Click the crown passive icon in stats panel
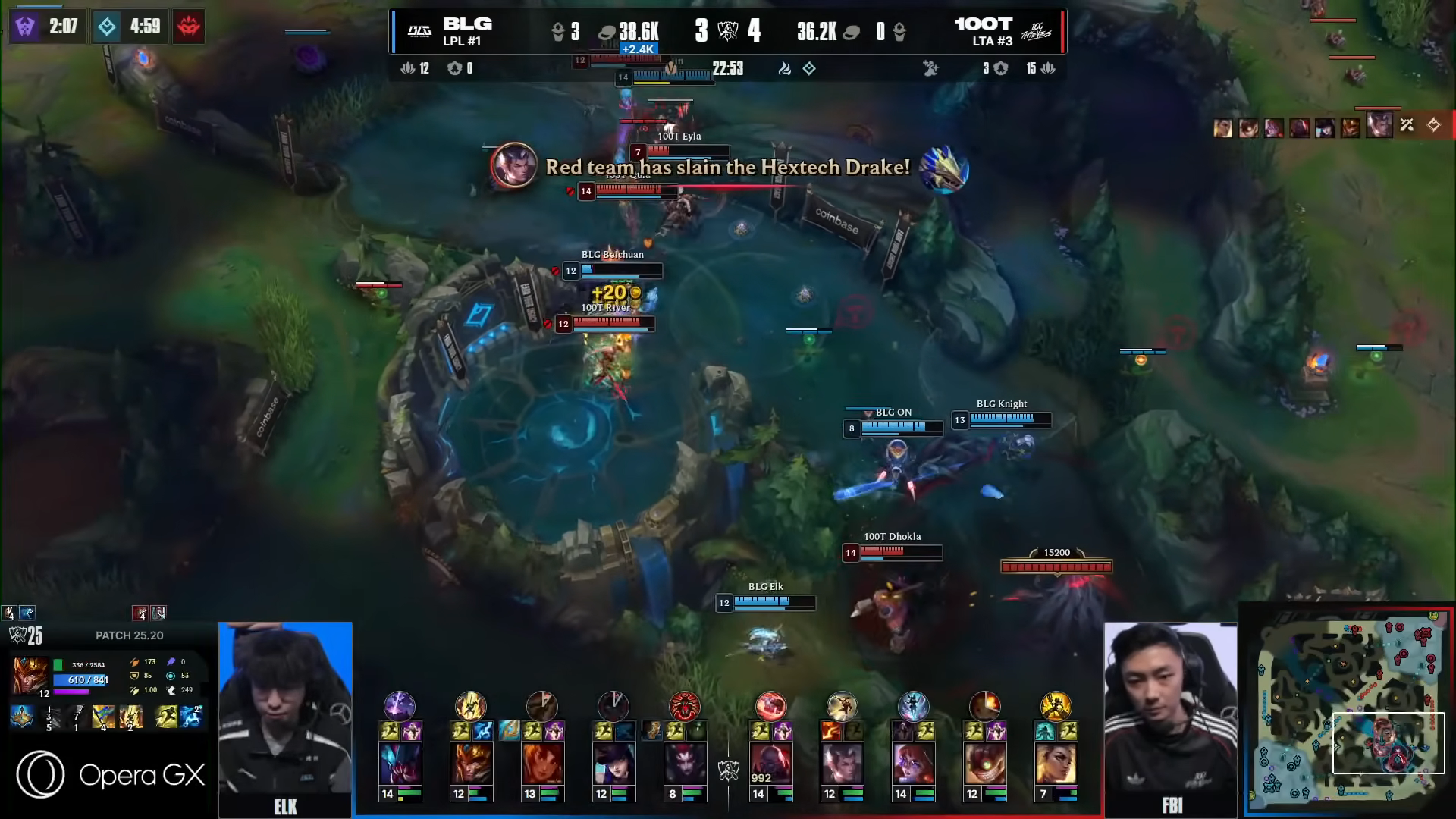 tap(21, 717)
